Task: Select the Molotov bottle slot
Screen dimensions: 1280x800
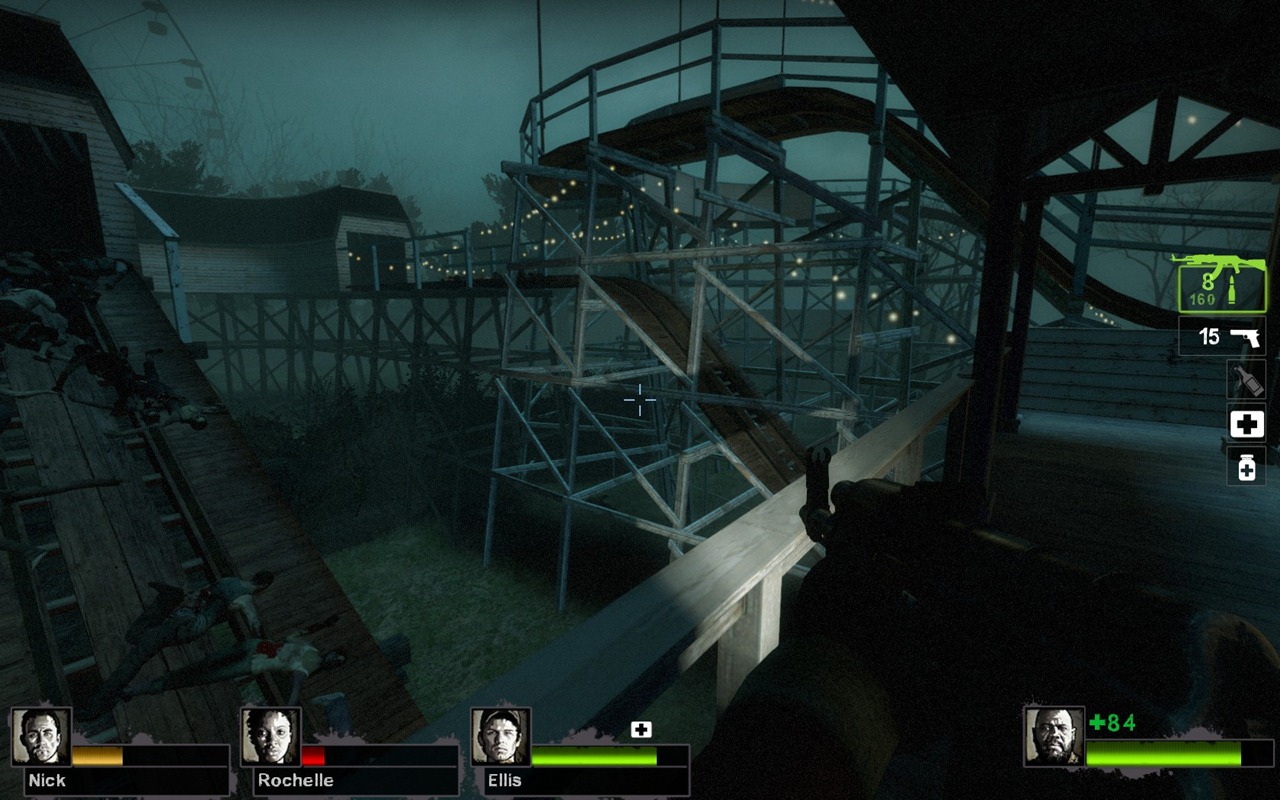Action: click(1246, 380)
